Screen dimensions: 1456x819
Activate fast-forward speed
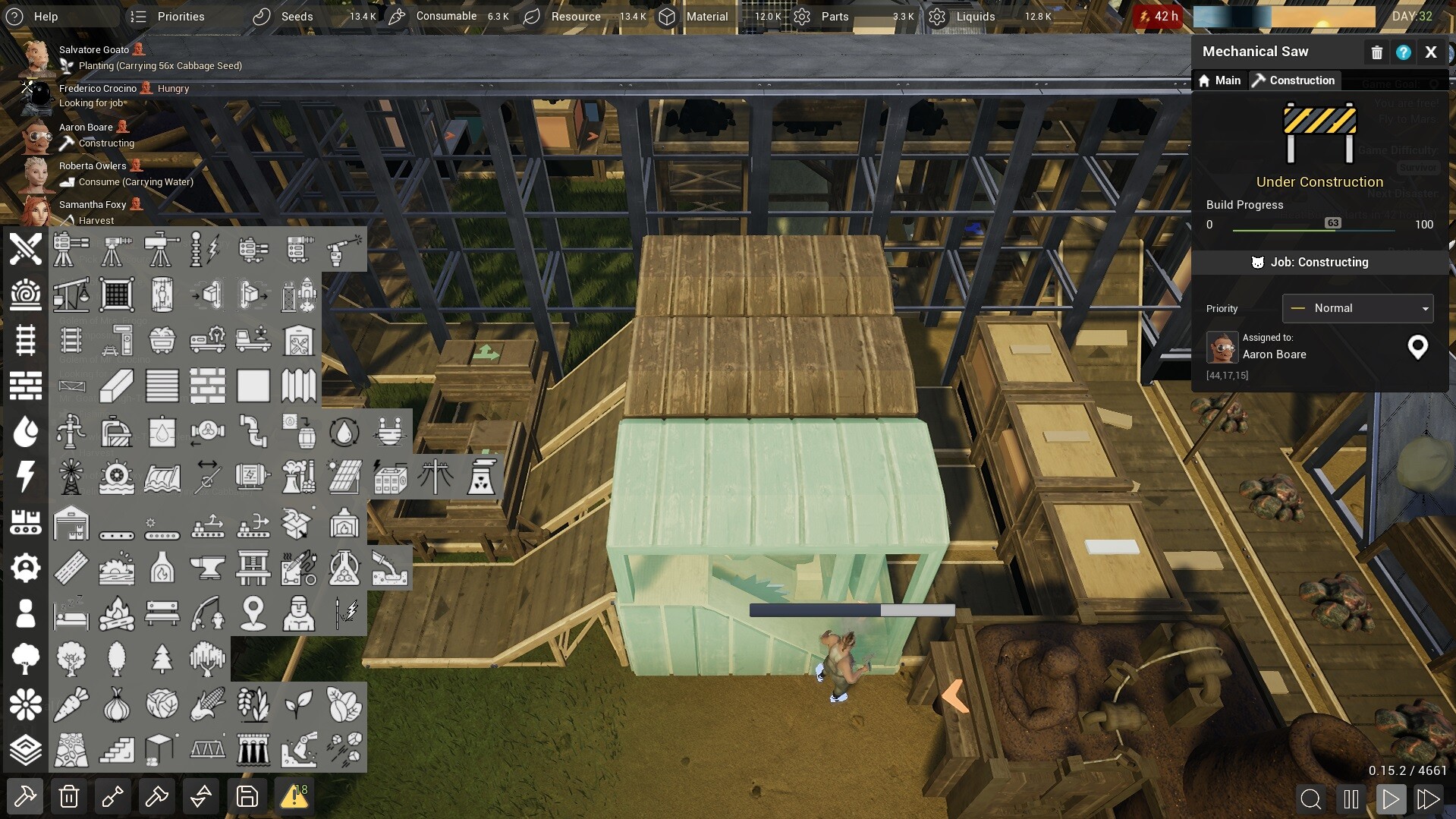point(1428,799)
